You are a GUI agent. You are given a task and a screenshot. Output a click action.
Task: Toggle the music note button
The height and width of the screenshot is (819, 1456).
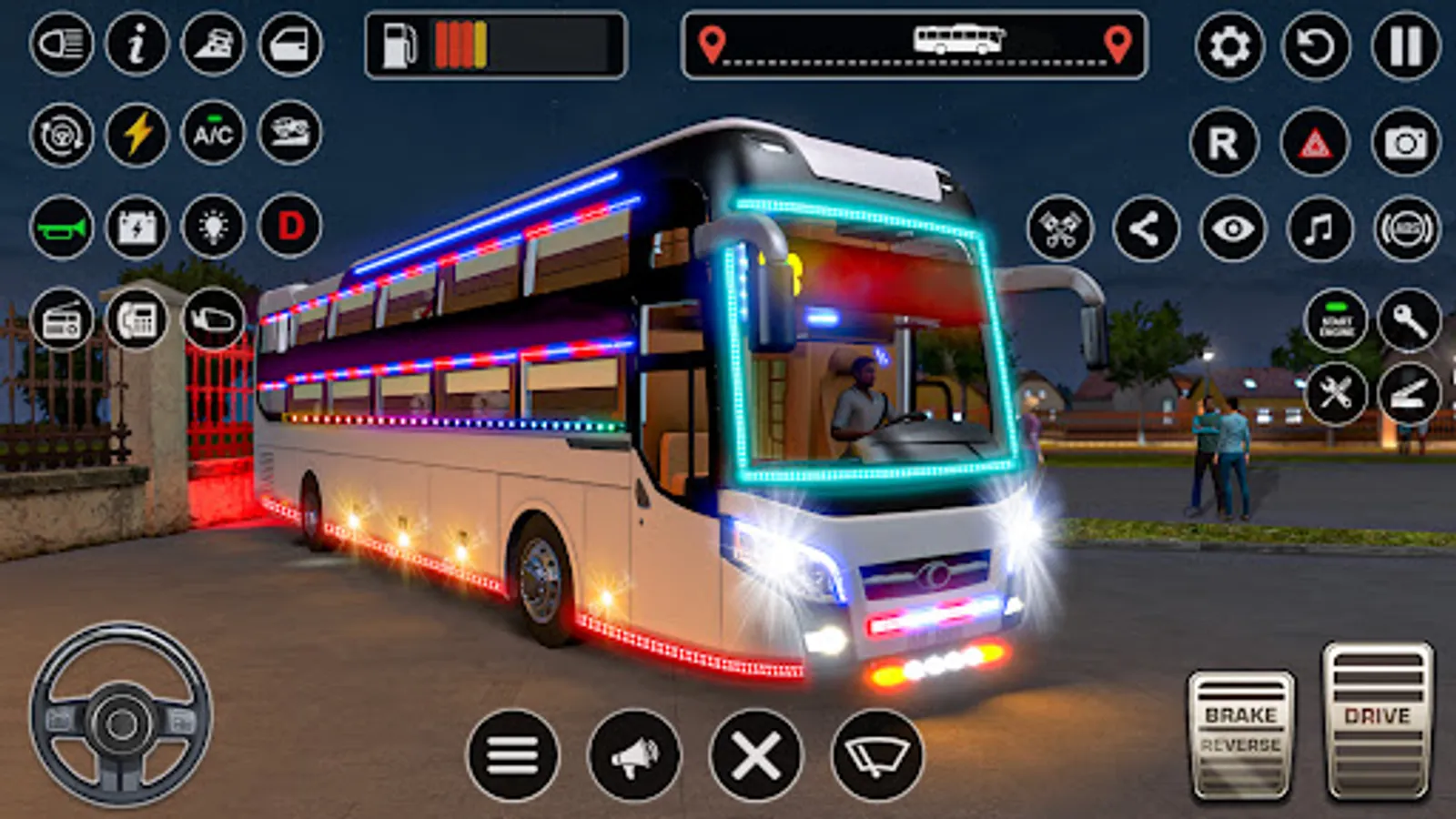pyautogui.click(x=1319, y=228)
